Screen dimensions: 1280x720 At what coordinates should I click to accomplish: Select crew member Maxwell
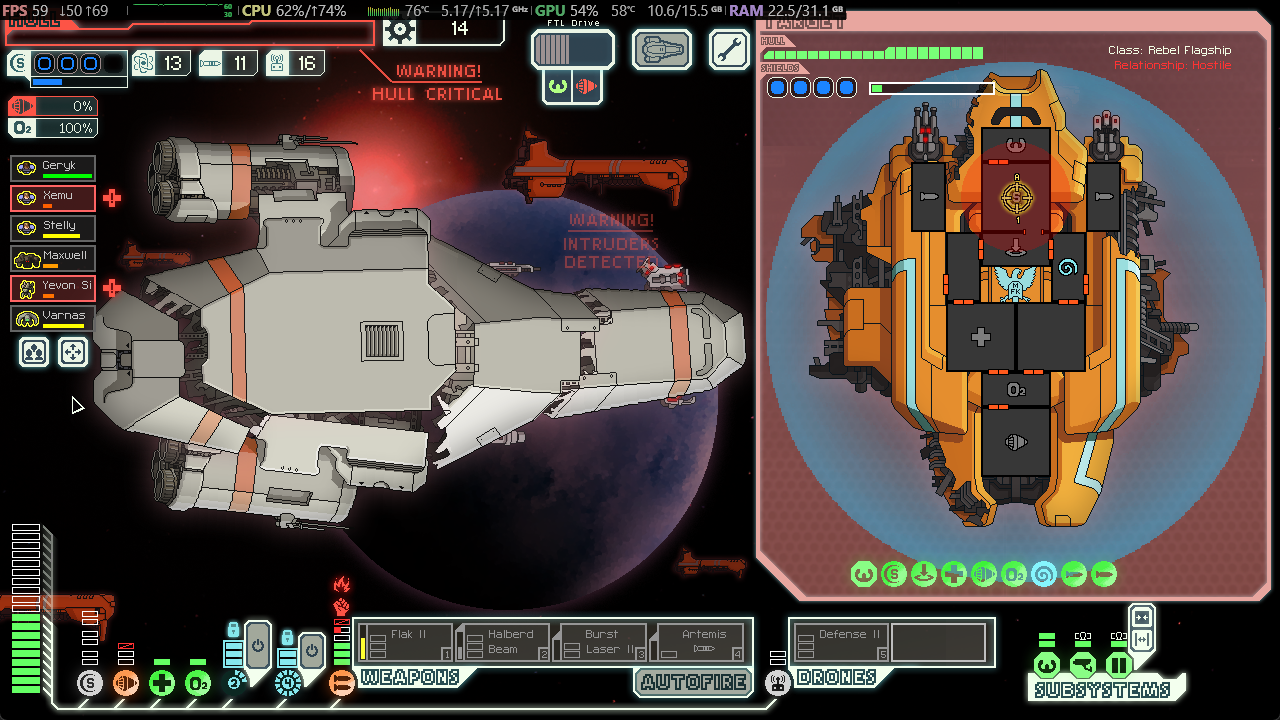click(x=54, y=258)
